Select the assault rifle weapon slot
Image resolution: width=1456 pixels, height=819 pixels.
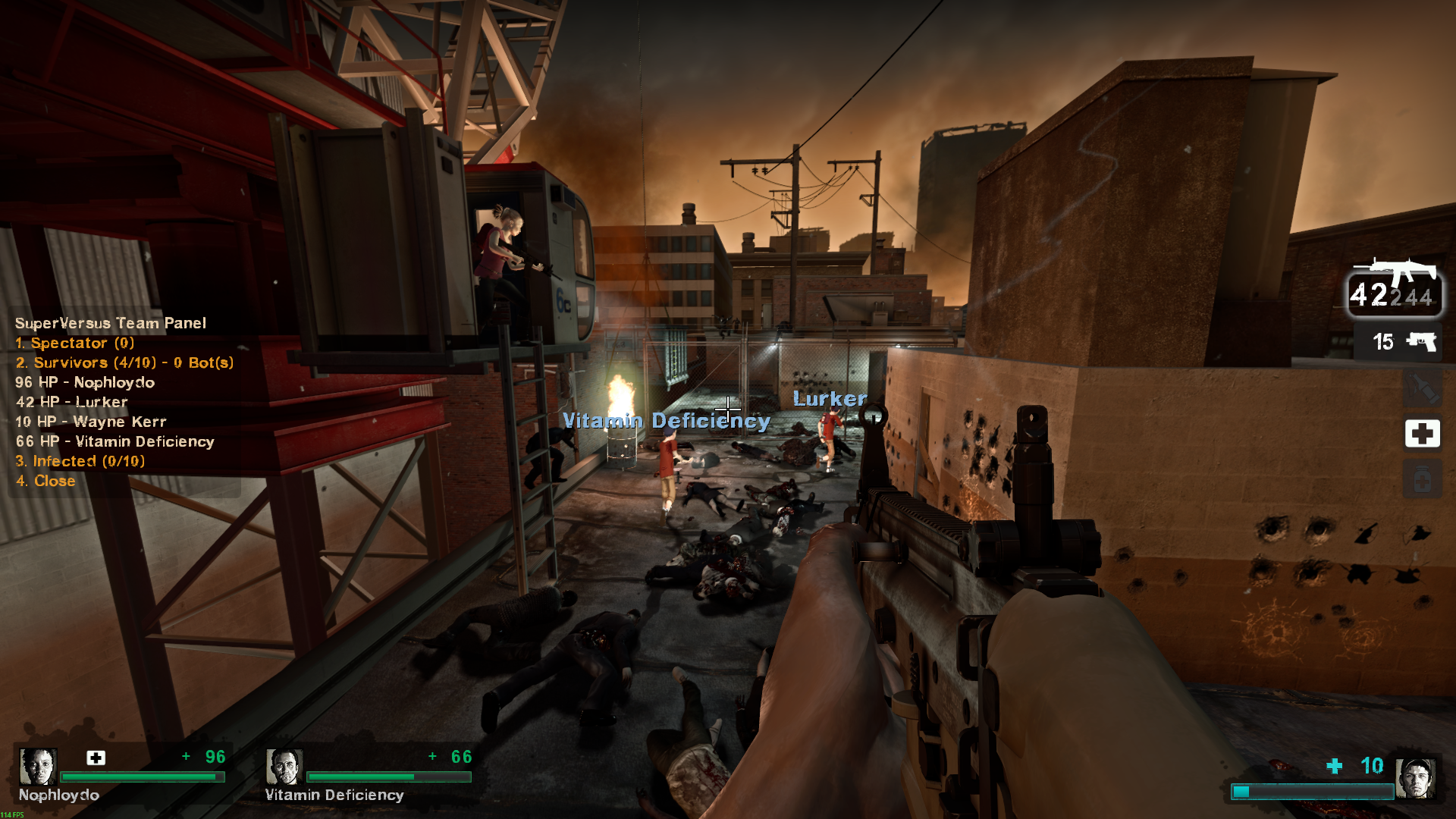(x=1394, y=287)
